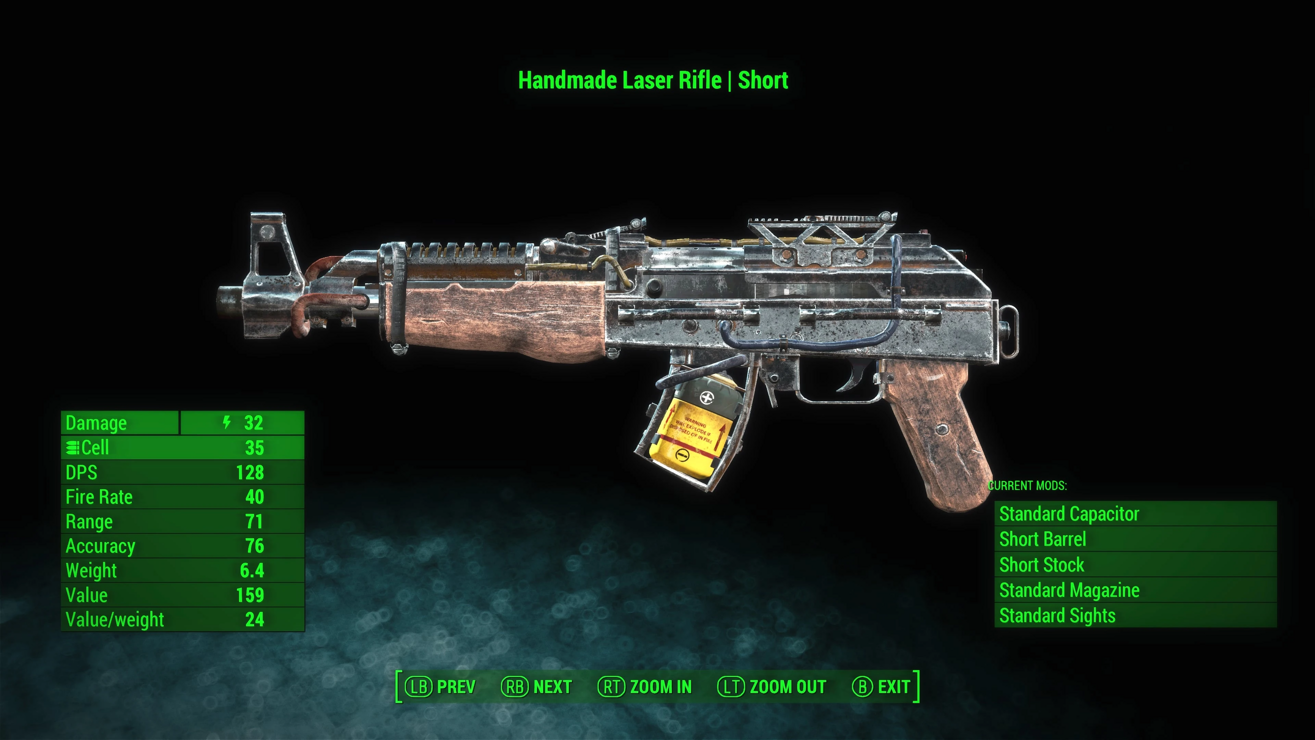Choose the Short Barrel mod entry
The height and width of the screenshot is (740, 1315).
click(1135, 539)
